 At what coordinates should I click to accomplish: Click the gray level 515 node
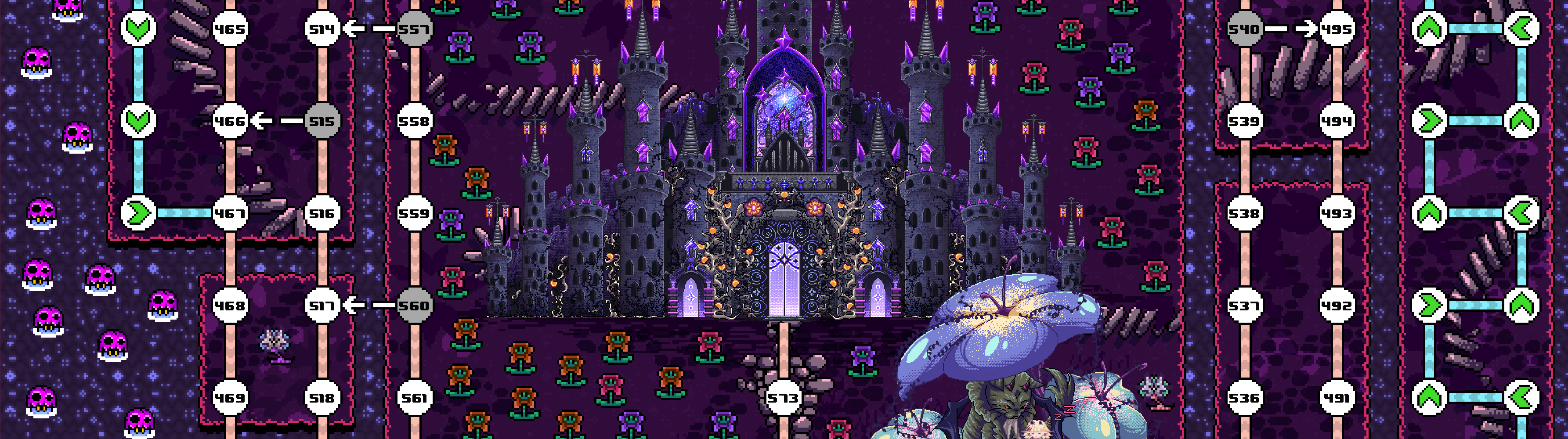pos(322,122)
